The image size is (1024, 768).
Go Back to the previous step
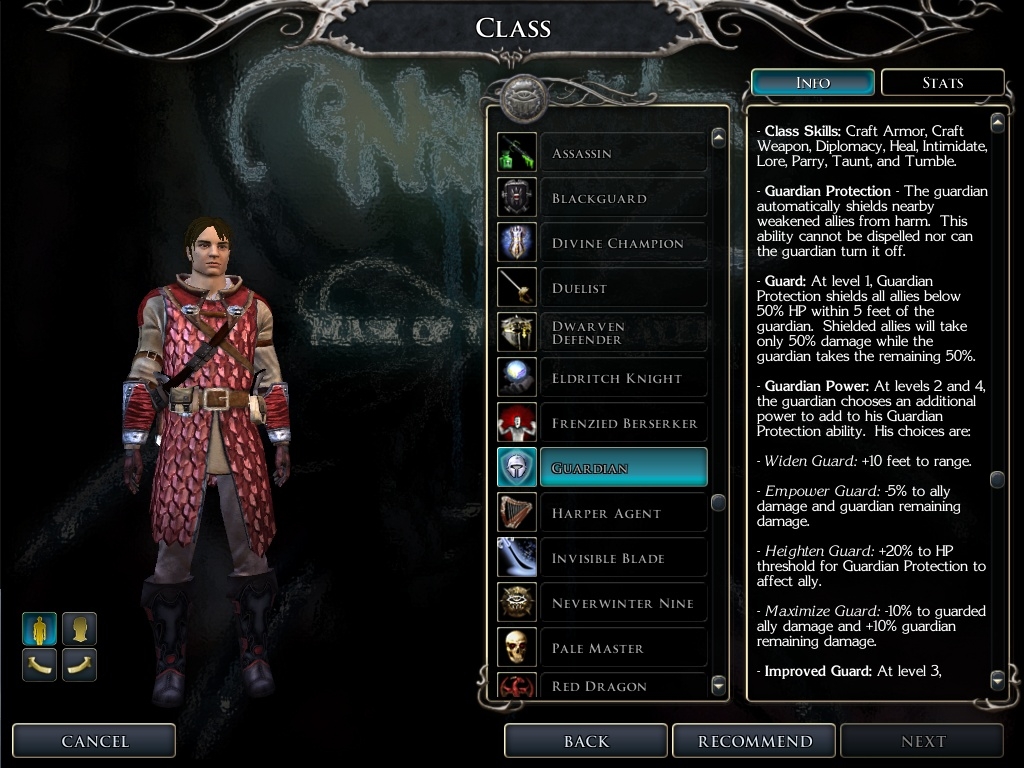click(586, 741)
